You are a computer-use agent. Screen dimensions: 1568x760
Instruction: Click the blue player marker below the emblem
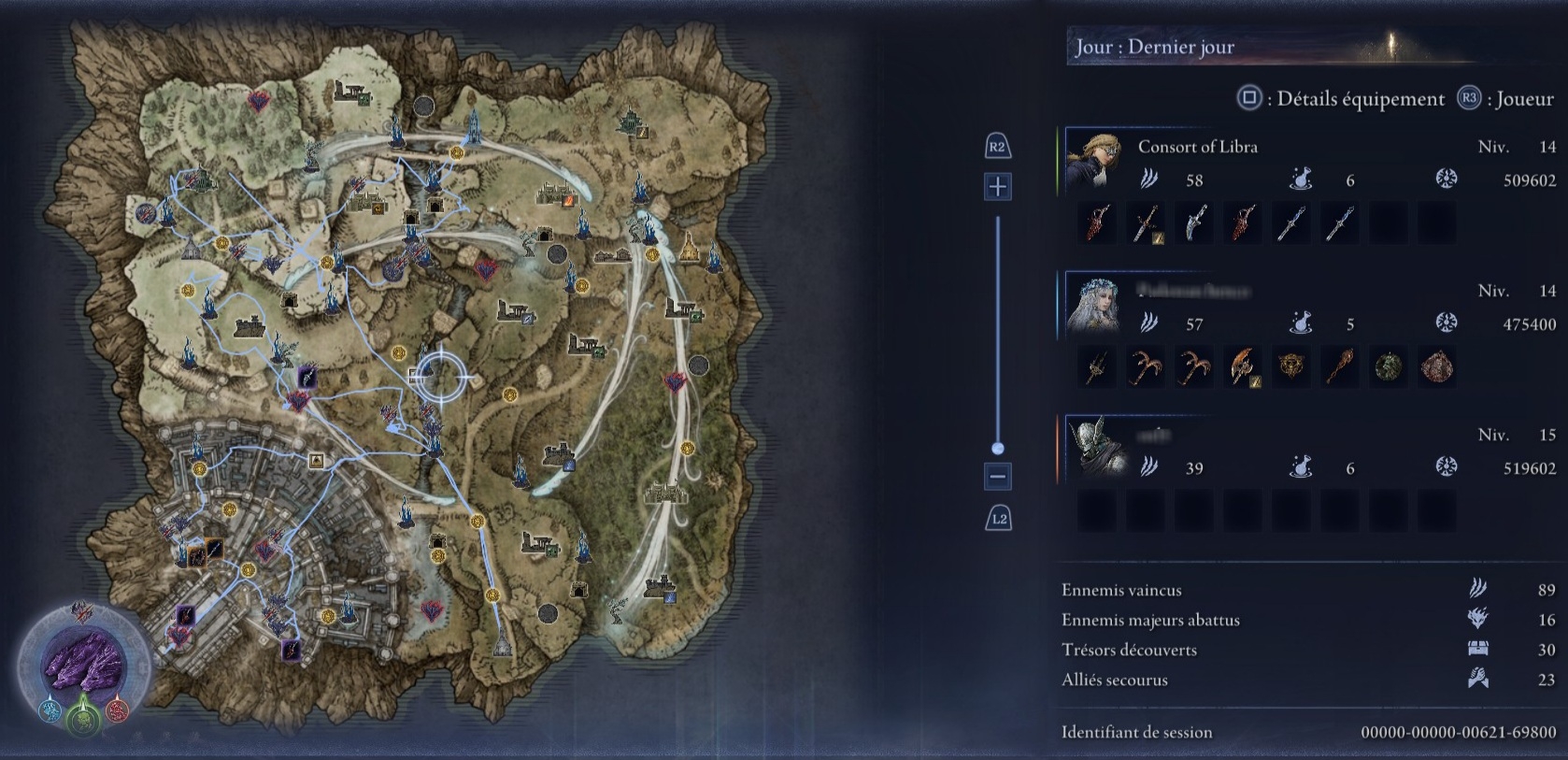click(49, 710)
